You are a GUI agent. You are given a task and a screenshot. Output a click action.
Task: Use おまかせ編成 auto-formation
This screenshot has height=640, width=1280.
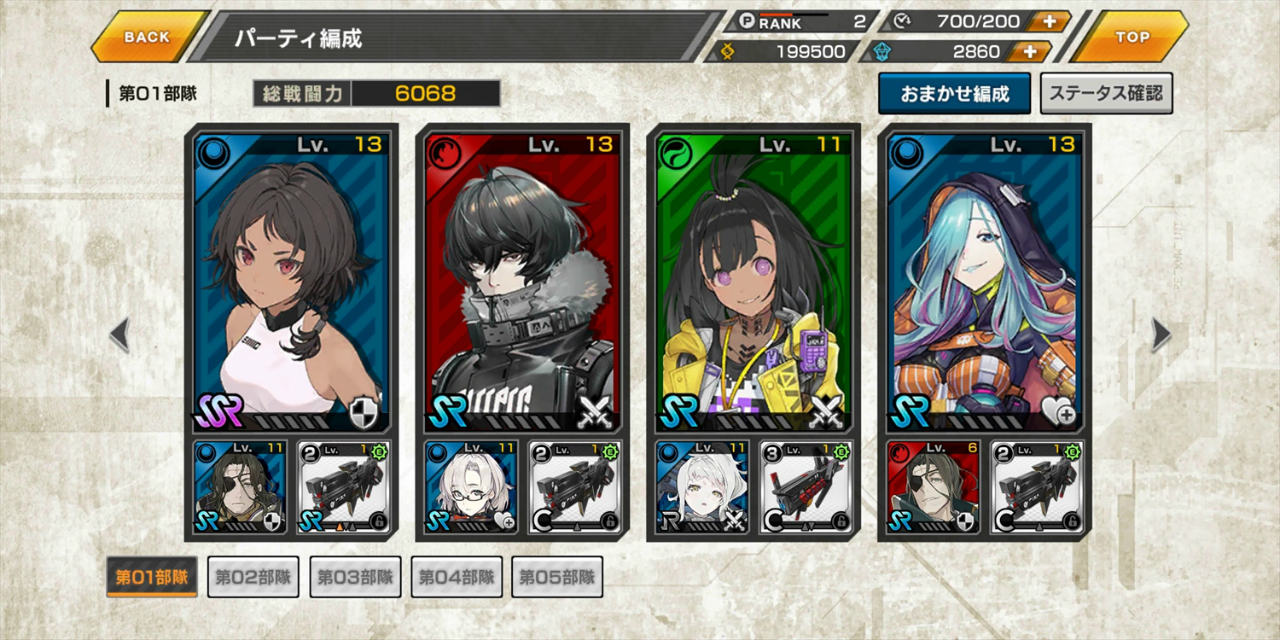pos(954,94)
